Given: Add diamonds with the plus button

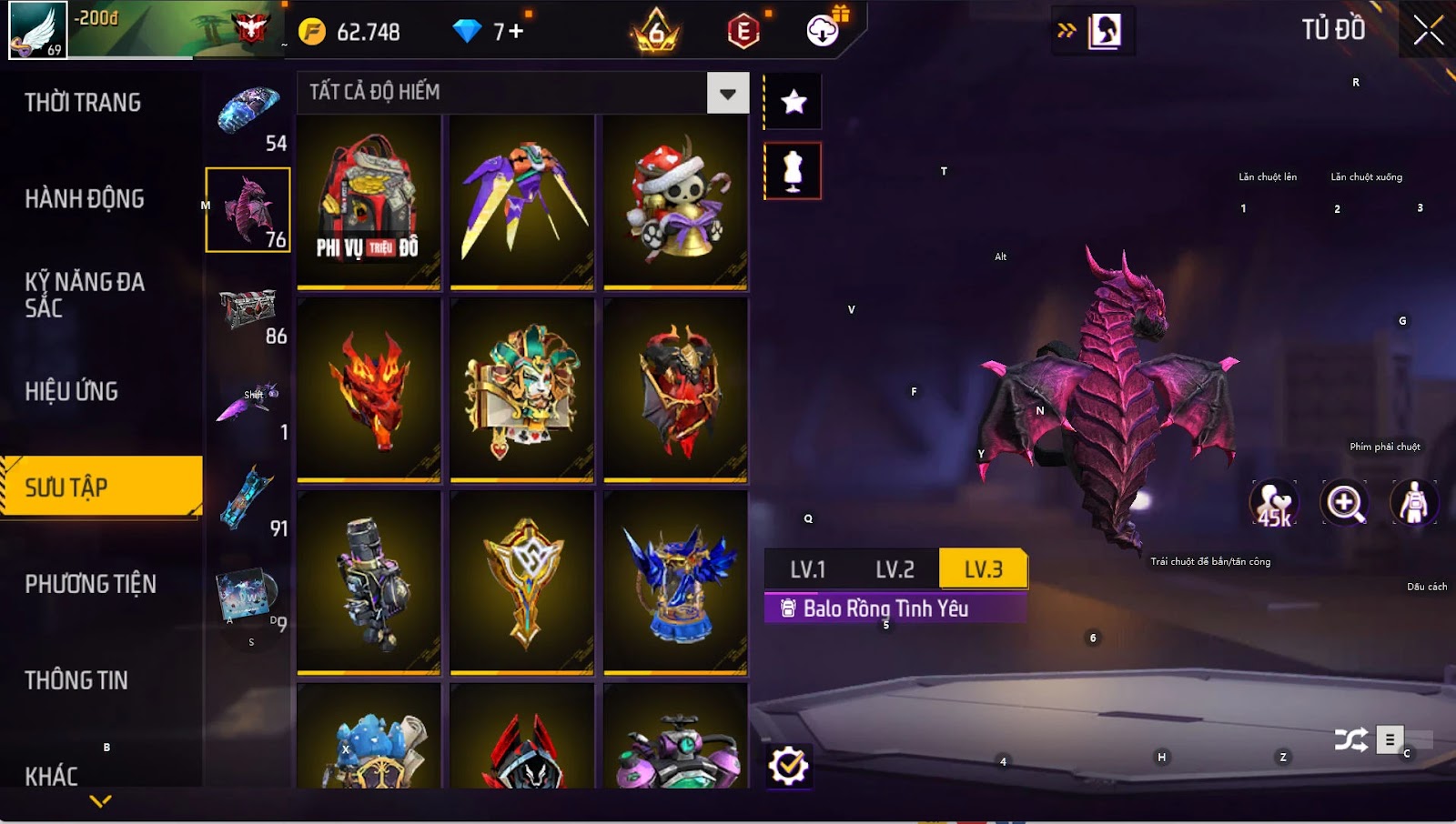Looking at the screenshot, I should point(516,32).
